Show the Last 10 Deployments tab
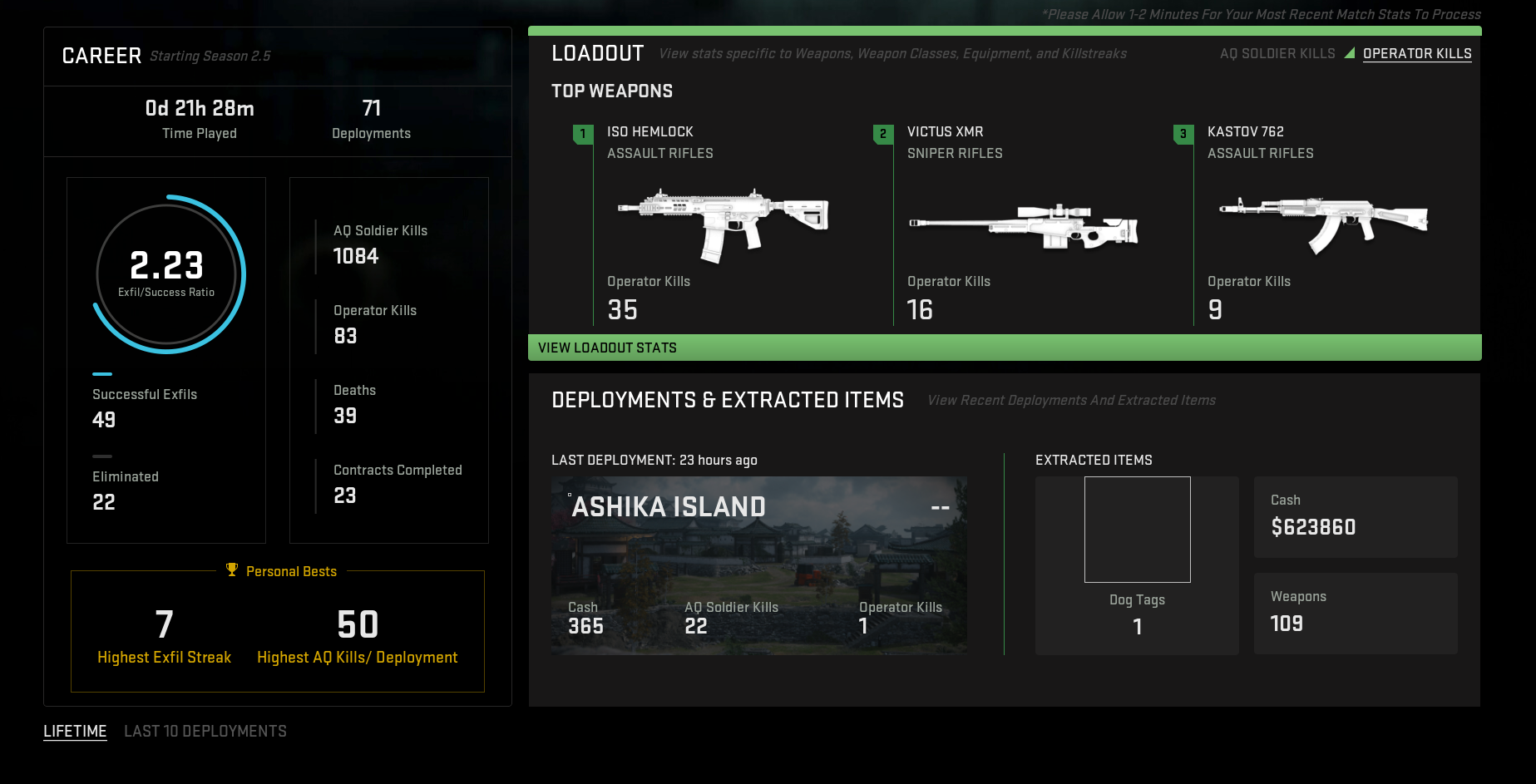Image resolution: width=1536 pixels, height=784 pixels. coord(205,732)
